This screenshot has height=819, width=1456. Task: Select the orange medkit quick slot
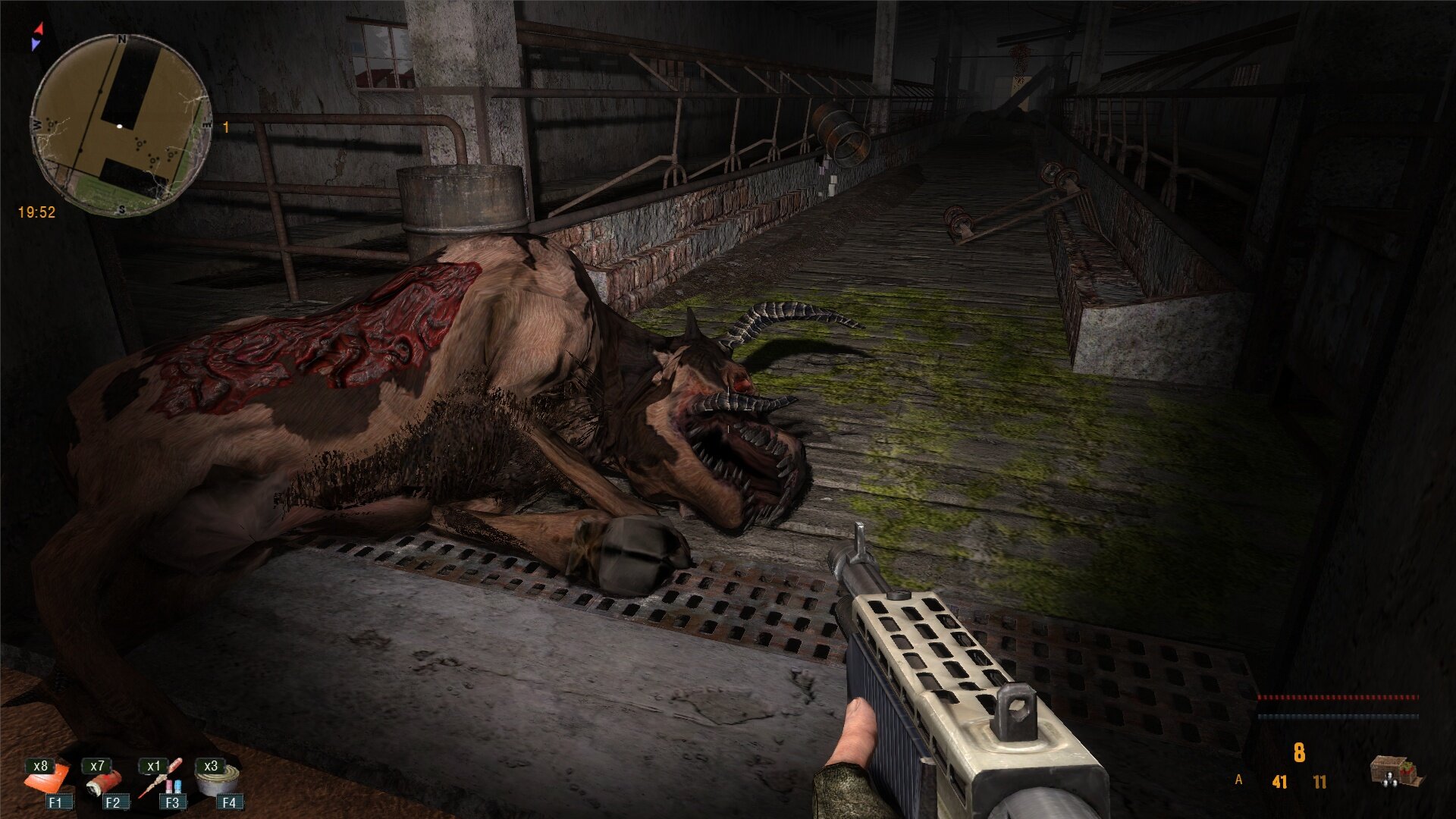[x=47, y=781]
